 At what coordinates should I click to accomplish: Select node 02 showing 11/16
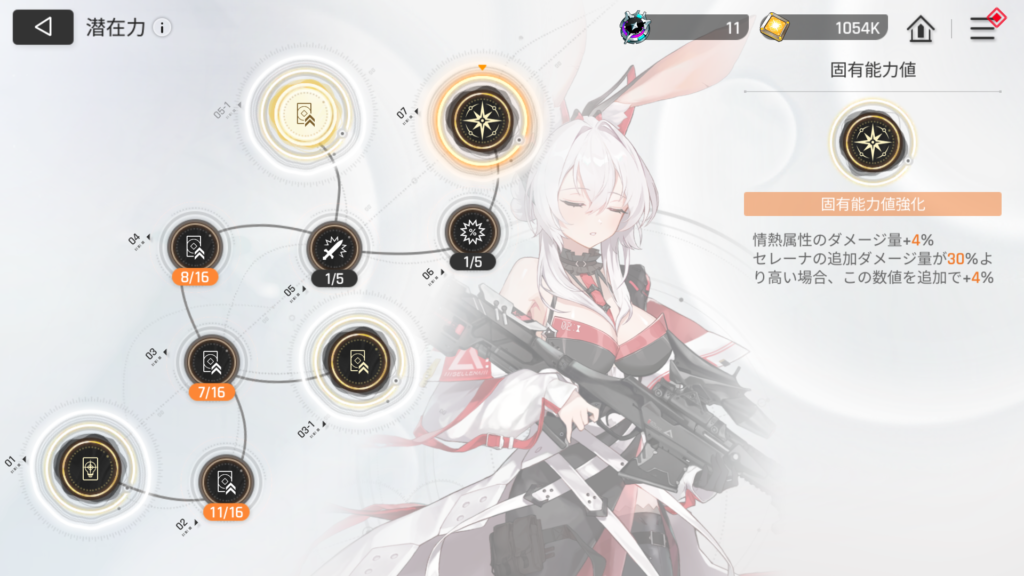[224, 481]
